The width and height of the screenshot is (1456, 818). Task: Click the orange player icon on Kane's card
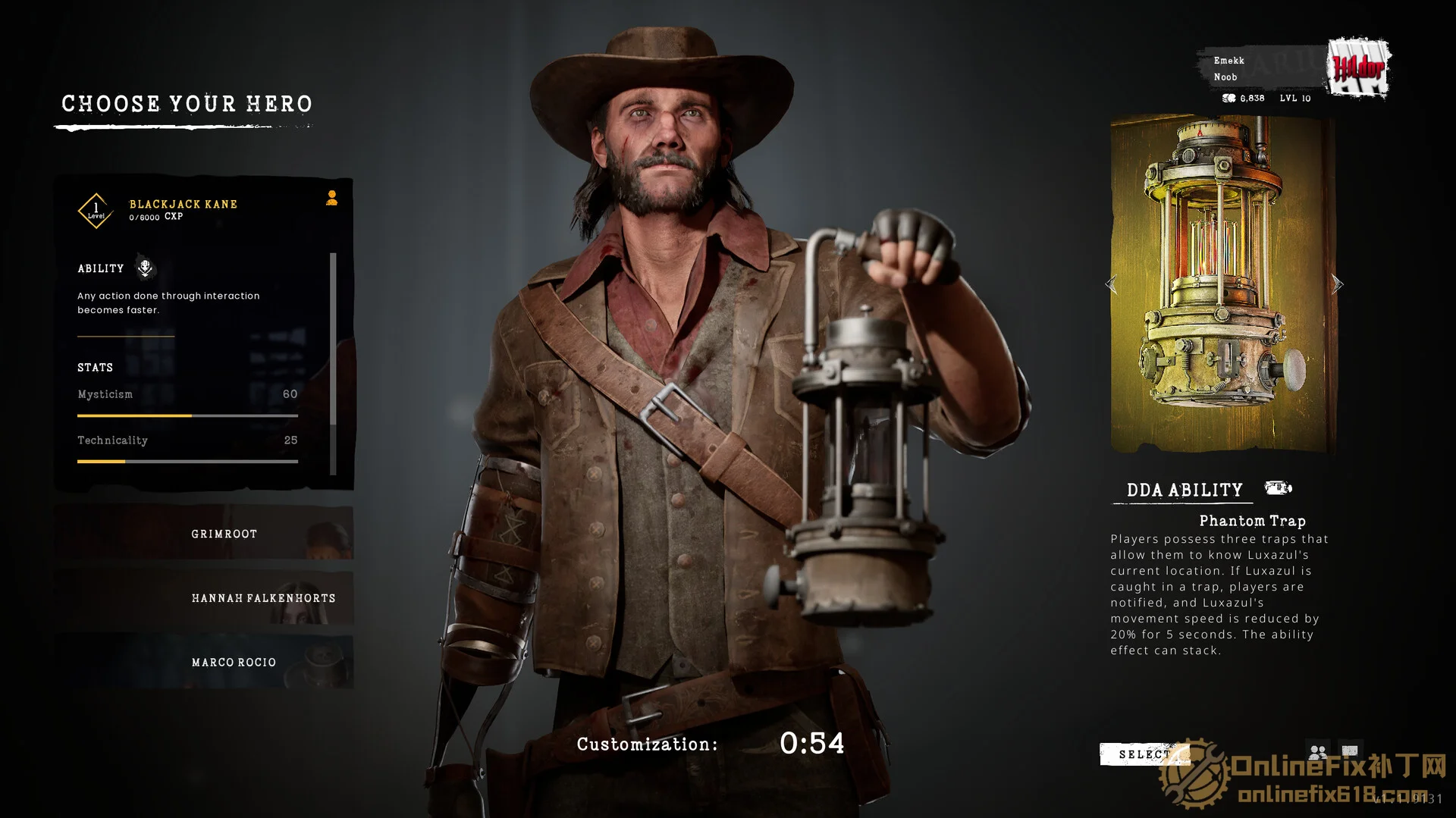tap(331, 199)
